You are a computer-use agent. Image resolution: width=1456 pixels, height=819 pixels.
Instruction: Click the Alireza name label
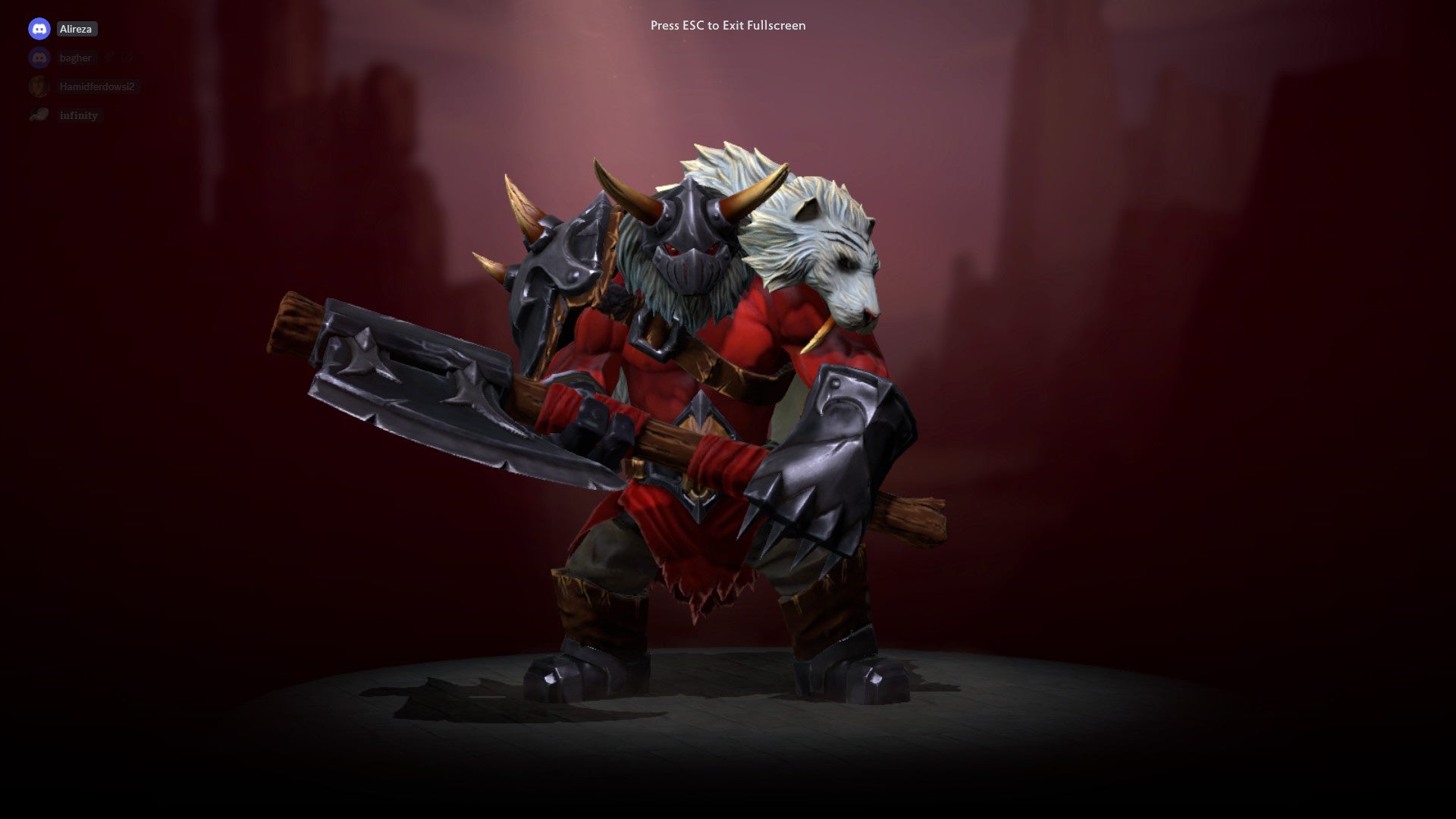click(x=77, y=29)
